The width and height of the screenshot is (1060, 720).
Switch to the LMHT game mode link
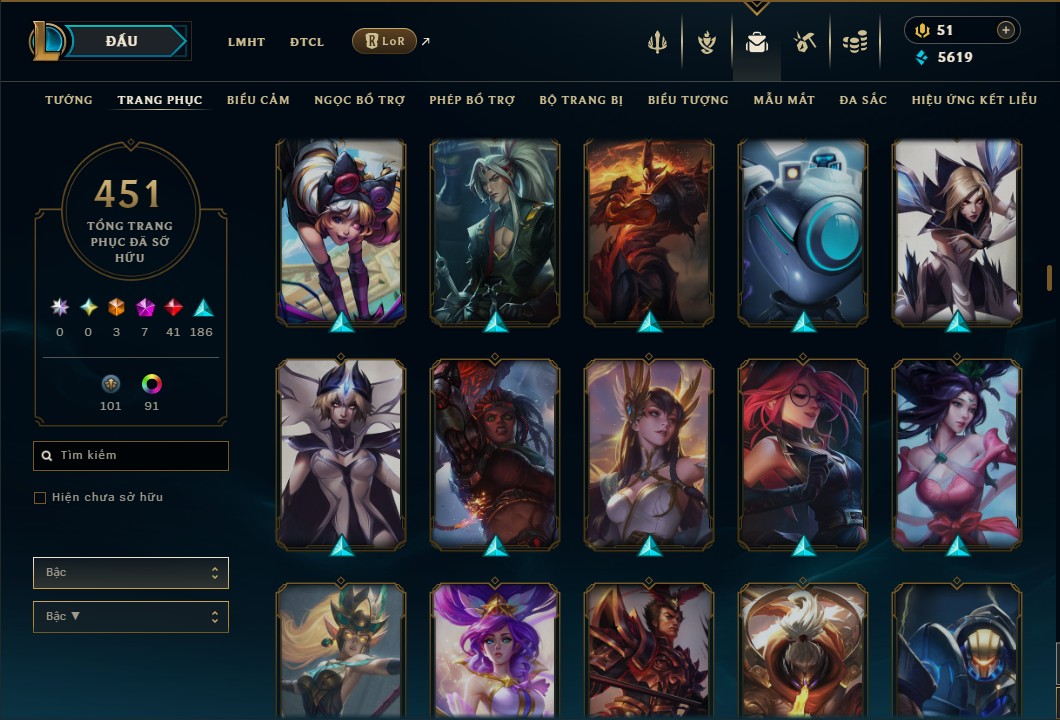(x=246, y=42)
